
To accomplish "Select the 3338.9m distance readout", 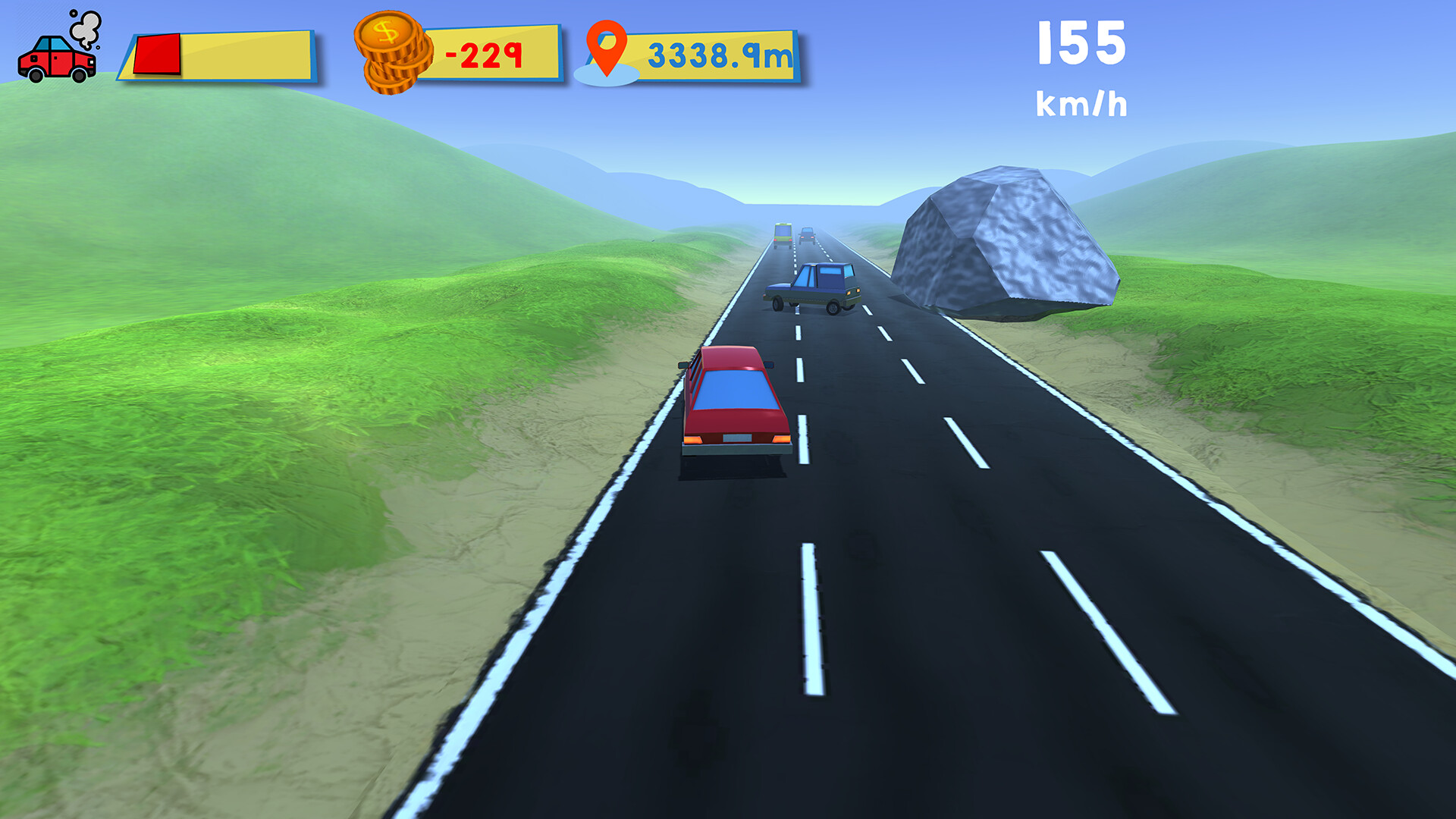I will pyautogui.click(x=719, y=52).
